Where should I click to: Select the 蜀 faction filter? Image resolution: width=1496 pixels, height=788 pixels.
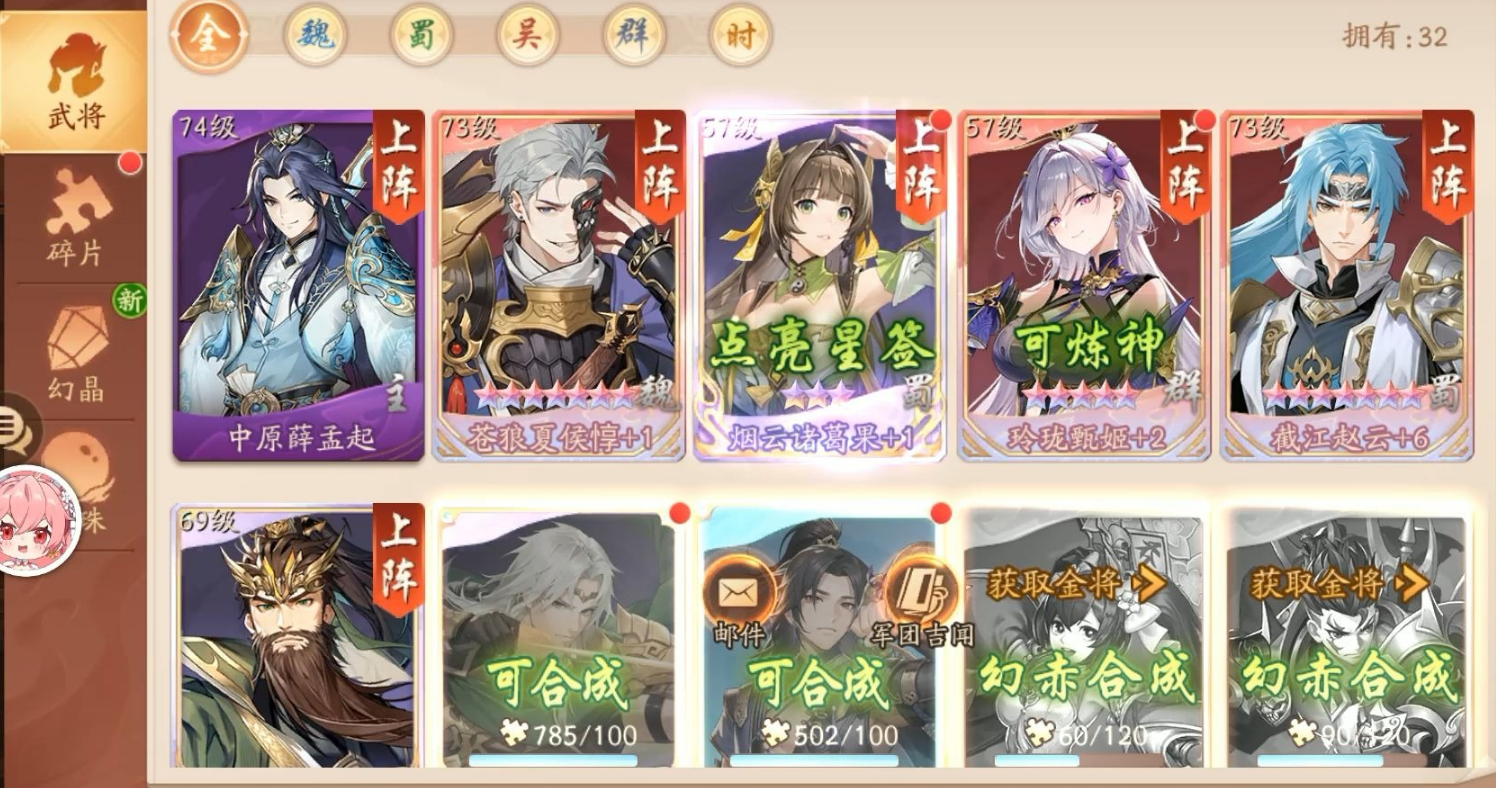[422, 35]
